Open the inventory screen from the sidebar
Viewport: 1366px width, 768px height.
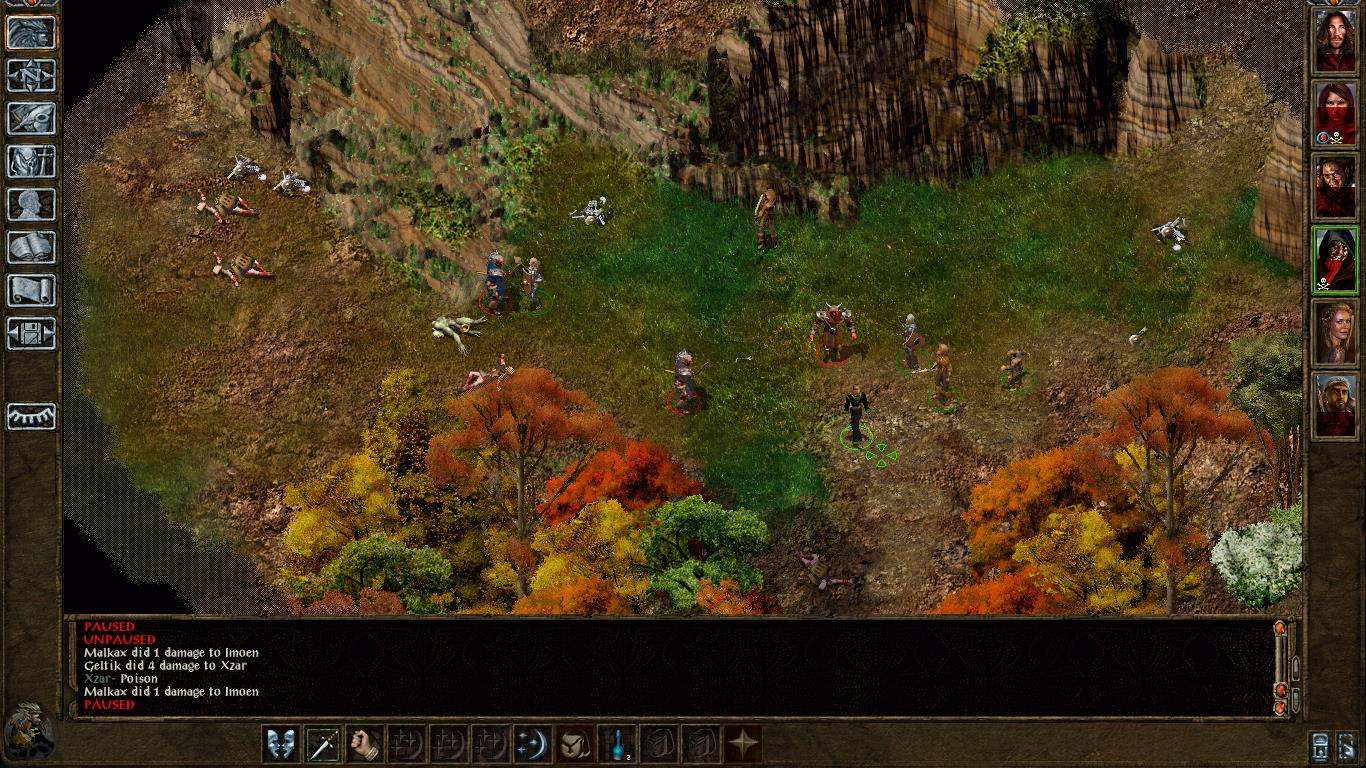(31, 161)
